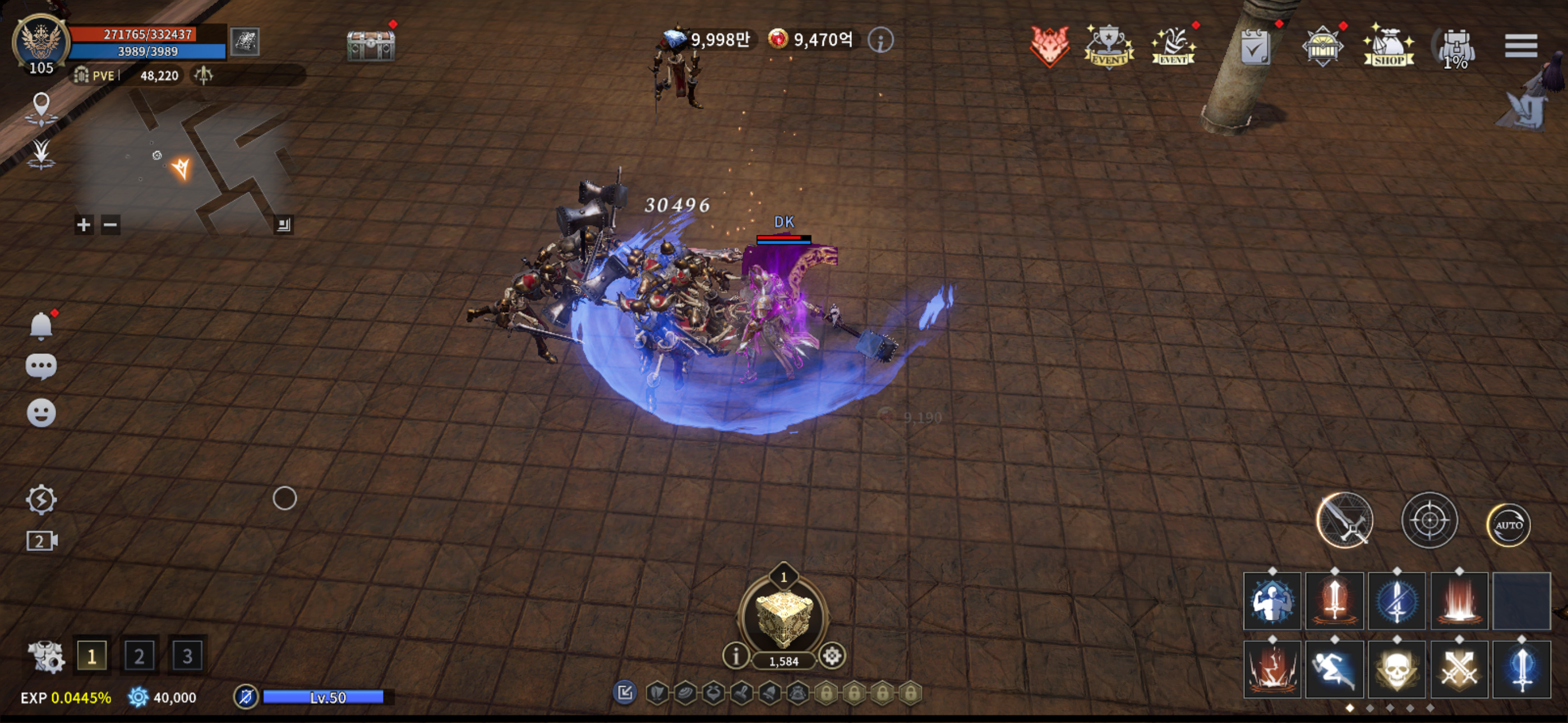Open the SHOP money bag icon

click(x=1389, y=45)
